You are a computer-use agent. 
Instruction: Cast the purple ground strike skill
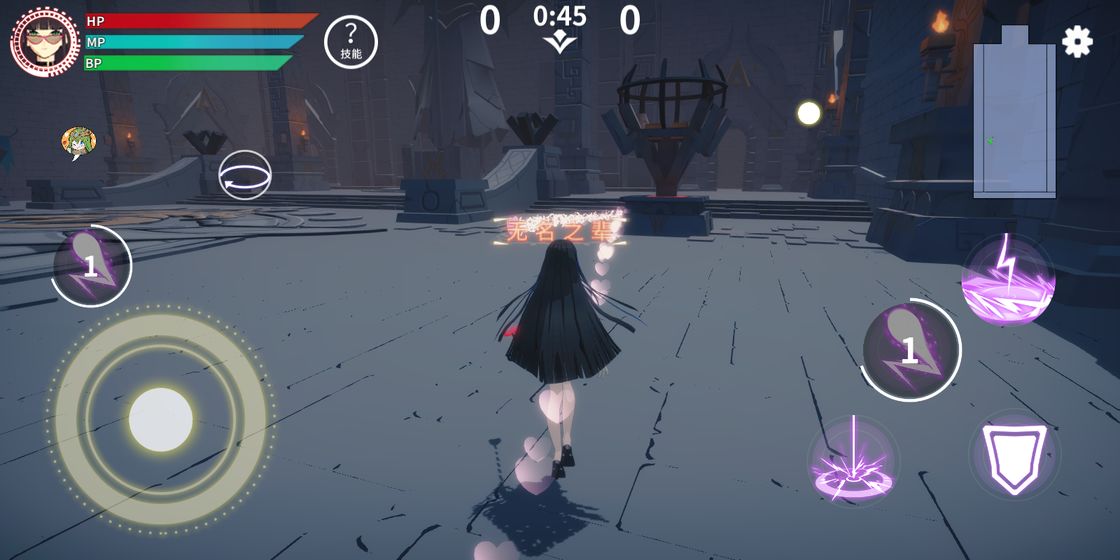[853, 460]
